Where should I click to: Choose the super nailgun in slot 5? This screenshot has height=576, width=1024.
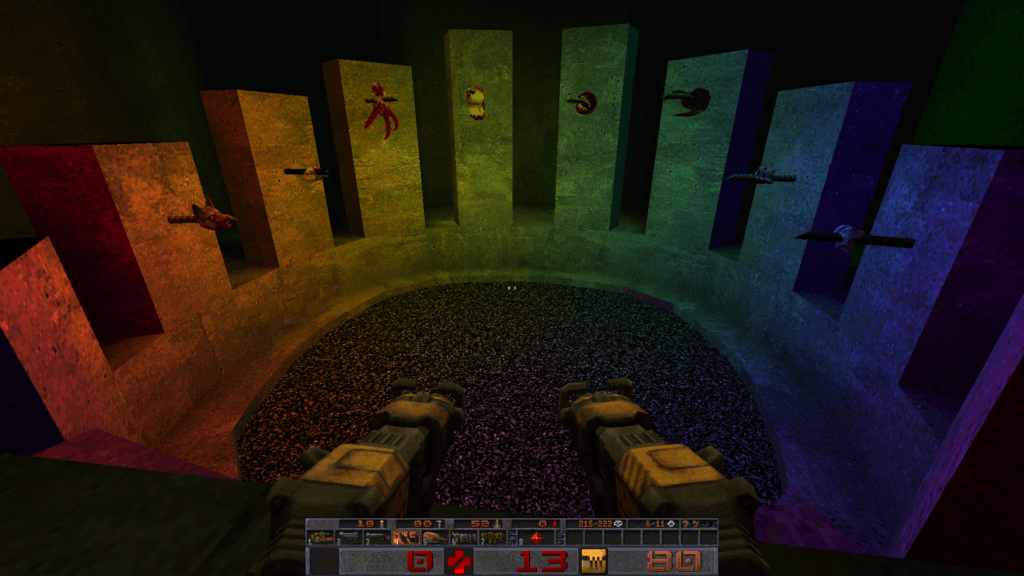435,538
